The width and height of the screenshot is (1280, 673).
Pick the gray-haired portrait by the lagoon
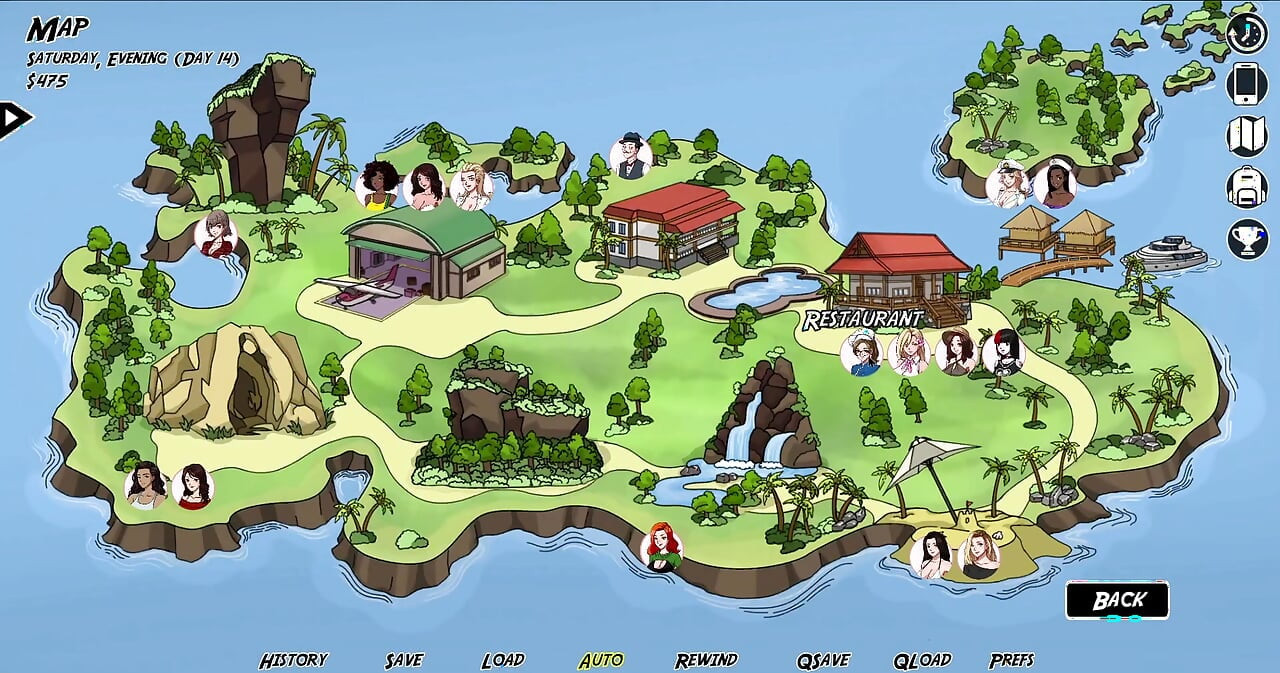click(216, 234)
